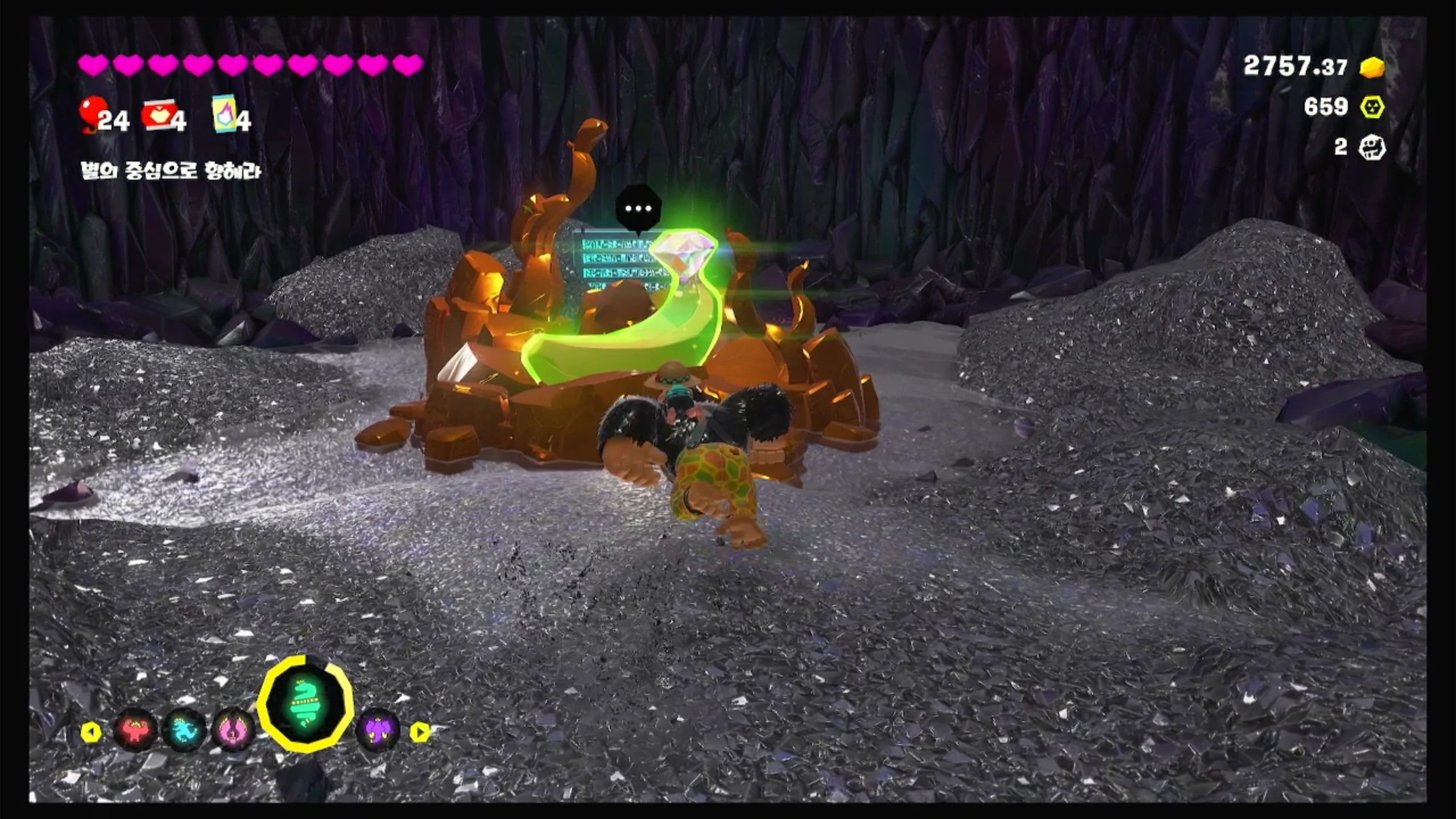This screenshot has height=819, width=1456.
Task: Switch to the cyan Zebra Bananza
Action: click(184, 731)
